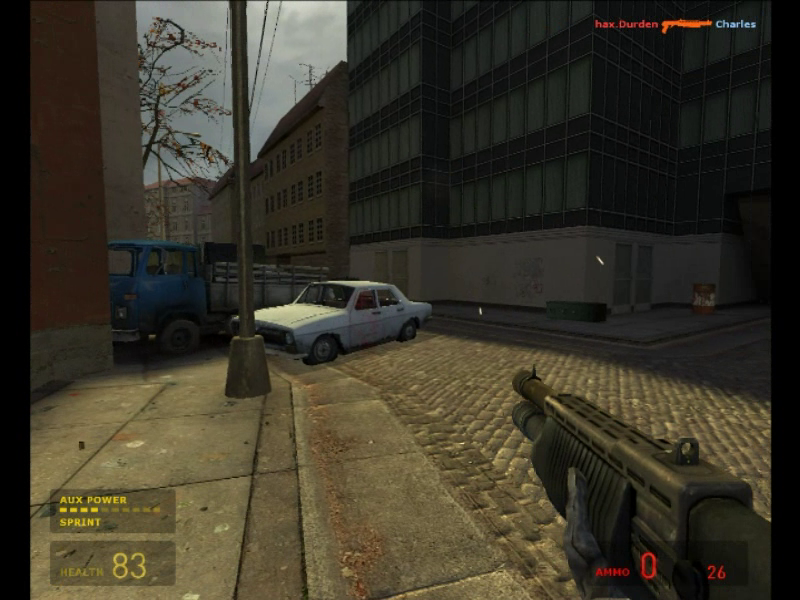800x600 pixels.
Task: Select the player name Charles in the kill feed
Action: 735,24
